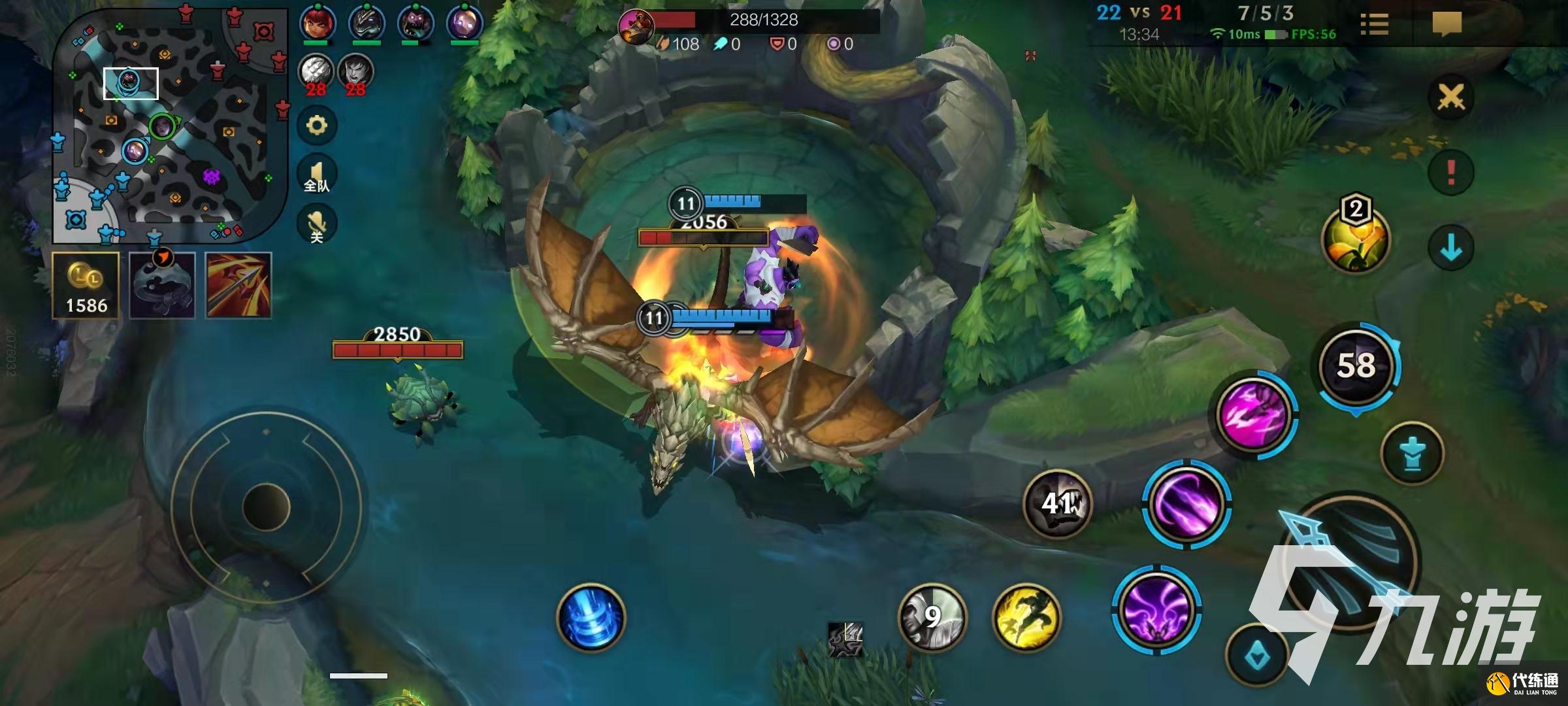Tap the crossed swords attack ping

tap(1450, 98)
